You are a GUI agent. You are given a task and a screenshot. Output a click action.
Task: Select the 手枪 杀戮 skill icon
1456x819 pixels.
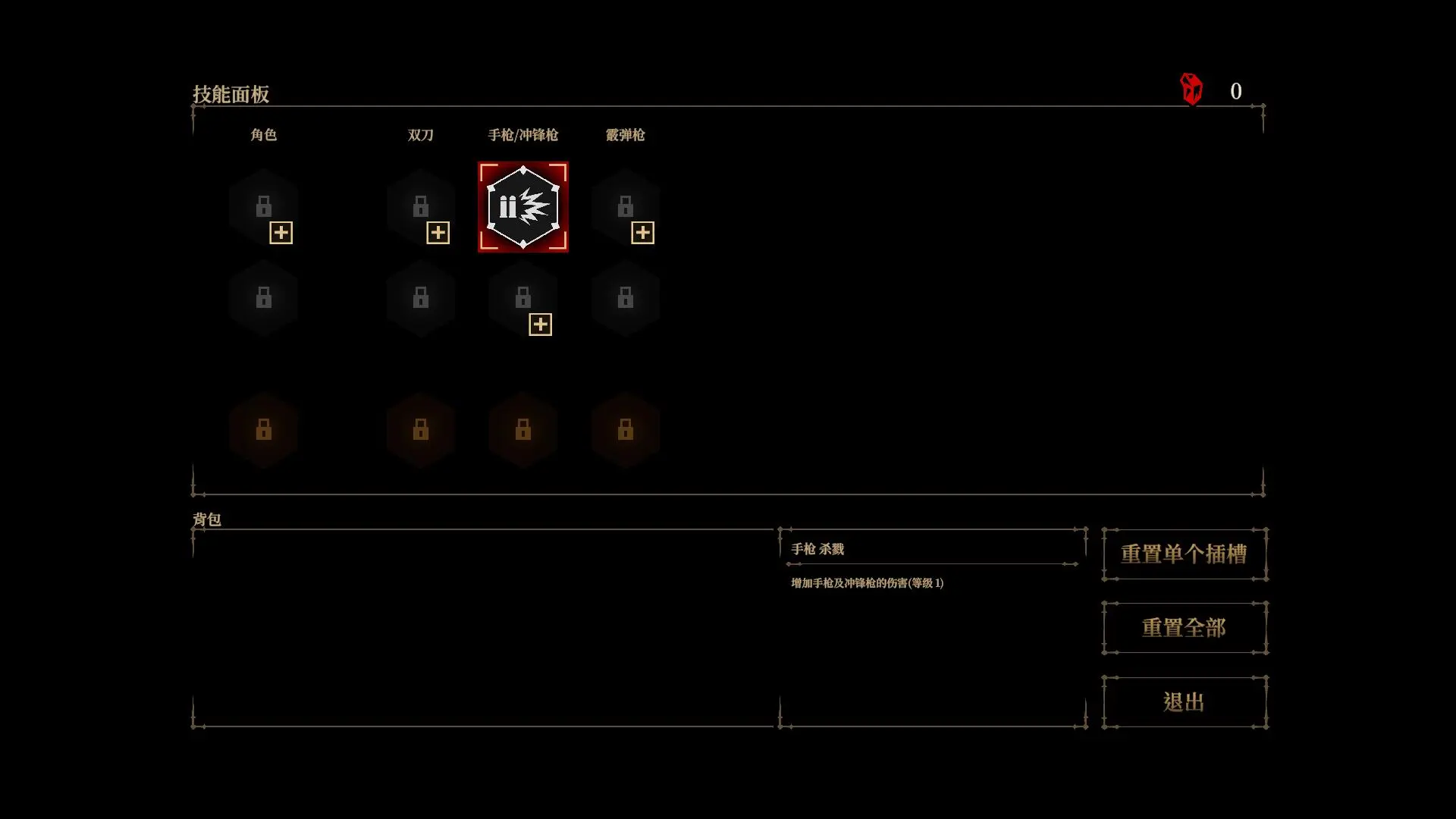point(523,206)
